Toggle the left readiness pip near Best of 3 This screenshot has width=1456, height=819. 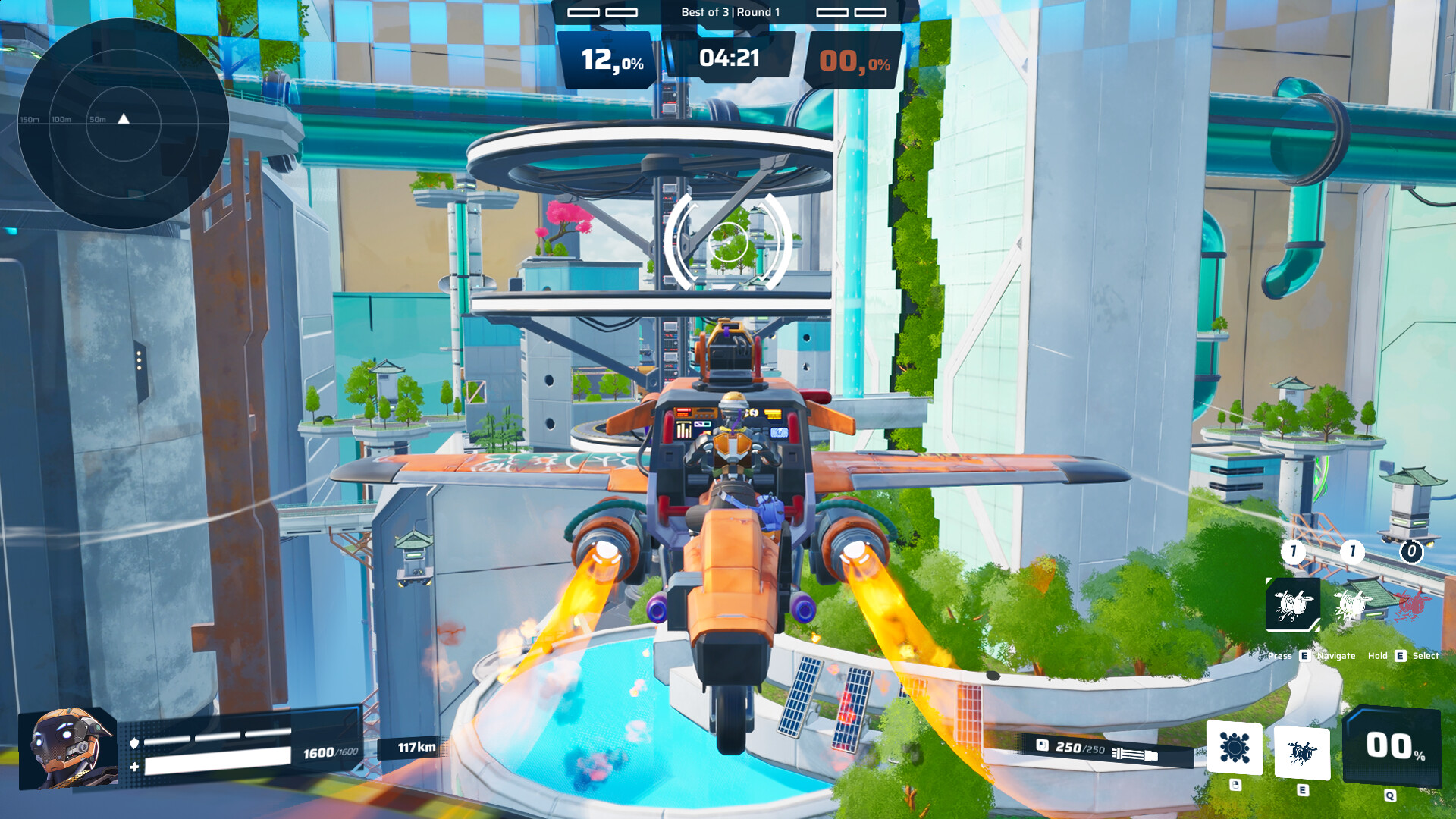click(x=584, y=12)
